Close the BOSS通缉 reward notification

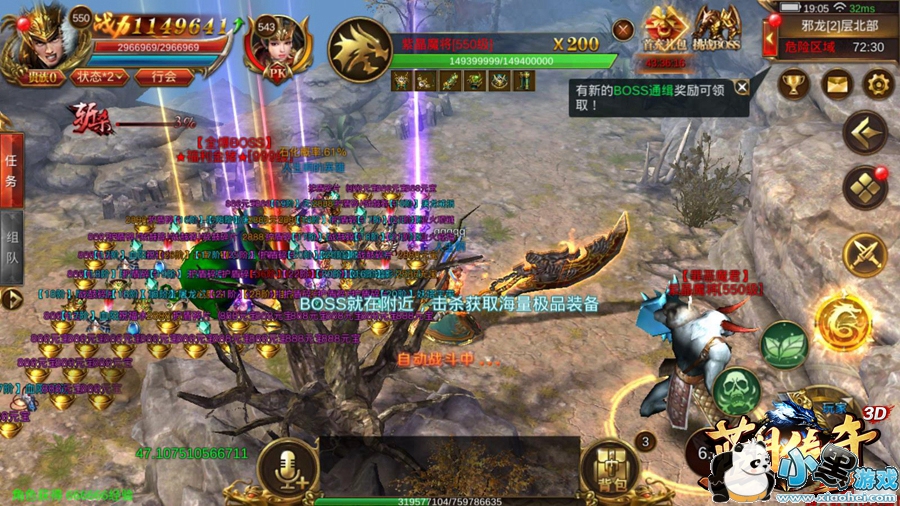[741, 86]
